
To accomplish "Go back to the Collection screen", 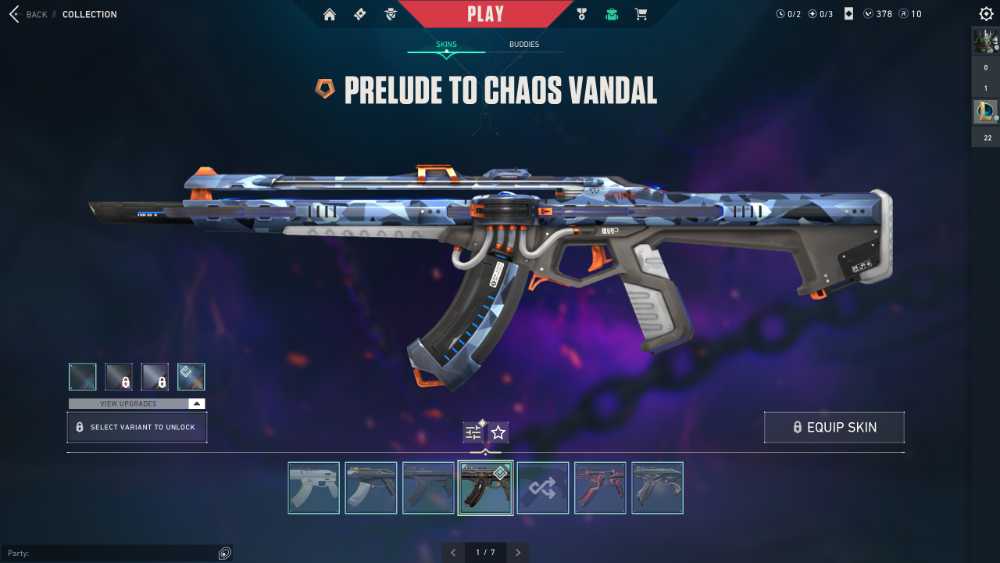I will tap(28, 14).
